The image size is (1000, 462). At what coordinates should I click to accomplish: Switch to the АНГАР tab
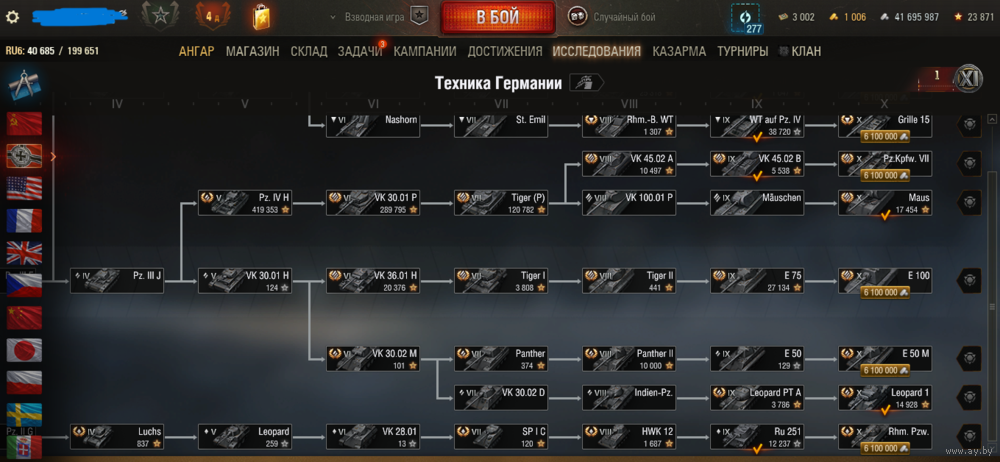(196, 52)
